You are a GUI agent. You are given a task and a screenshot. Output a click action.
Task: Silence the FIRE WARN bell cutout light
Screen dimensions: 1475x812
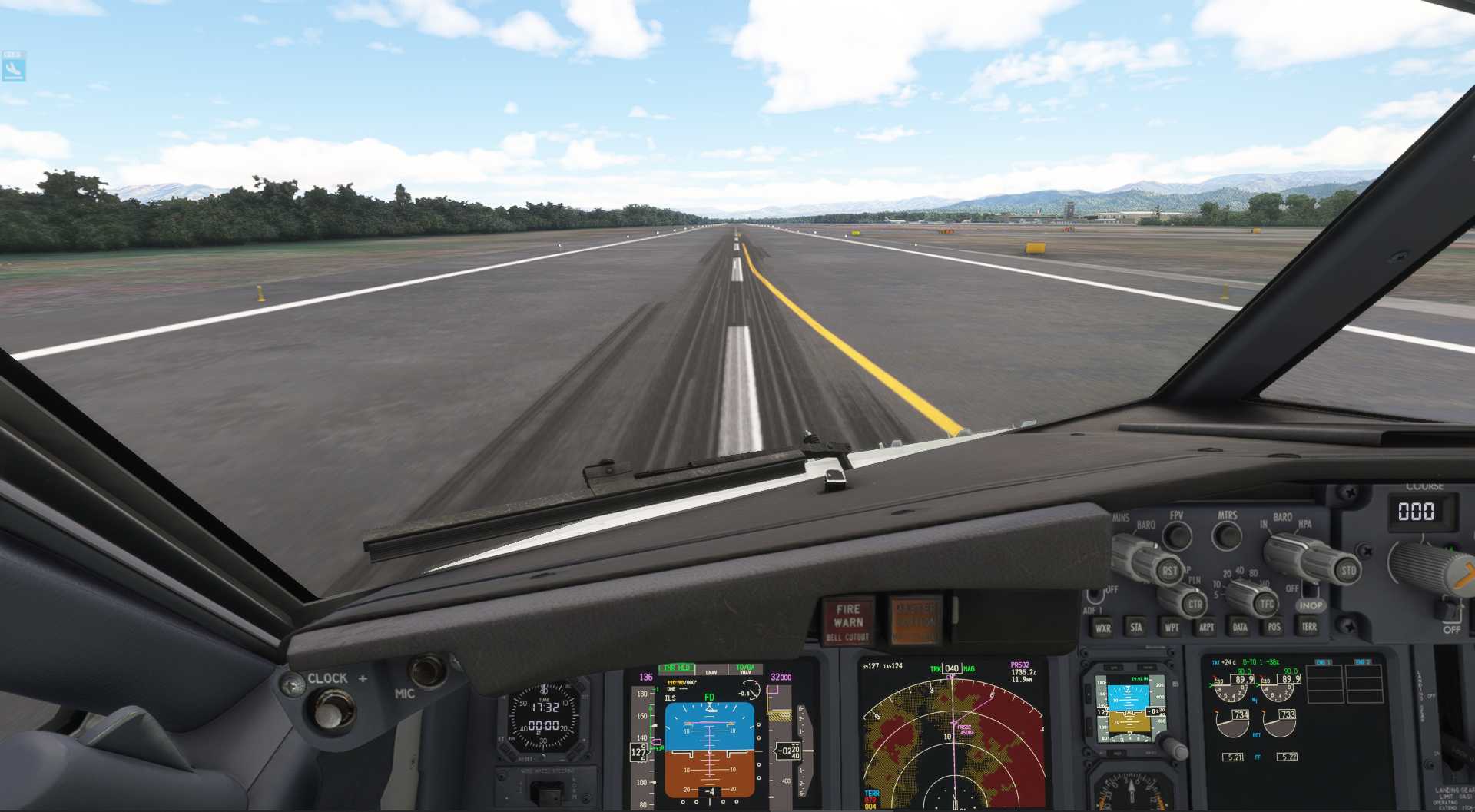(x=848, y=622)
